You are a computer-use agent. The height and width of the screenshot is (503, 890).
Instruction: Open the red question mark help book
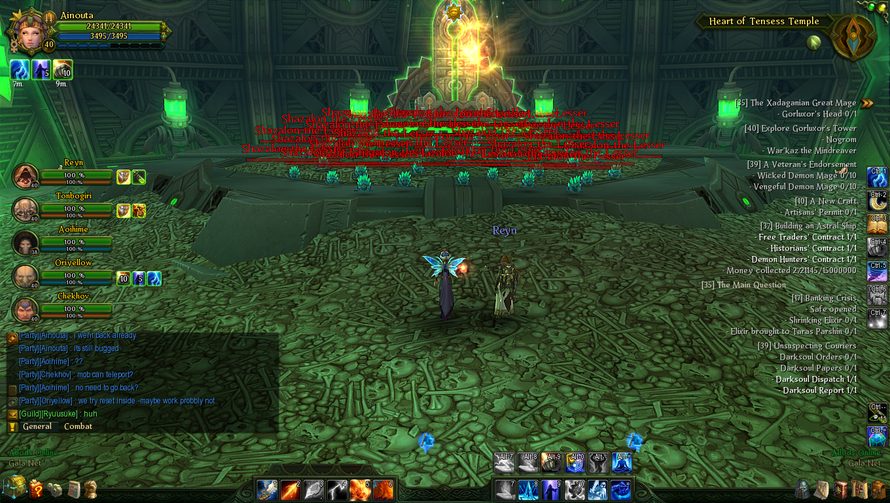36,489
